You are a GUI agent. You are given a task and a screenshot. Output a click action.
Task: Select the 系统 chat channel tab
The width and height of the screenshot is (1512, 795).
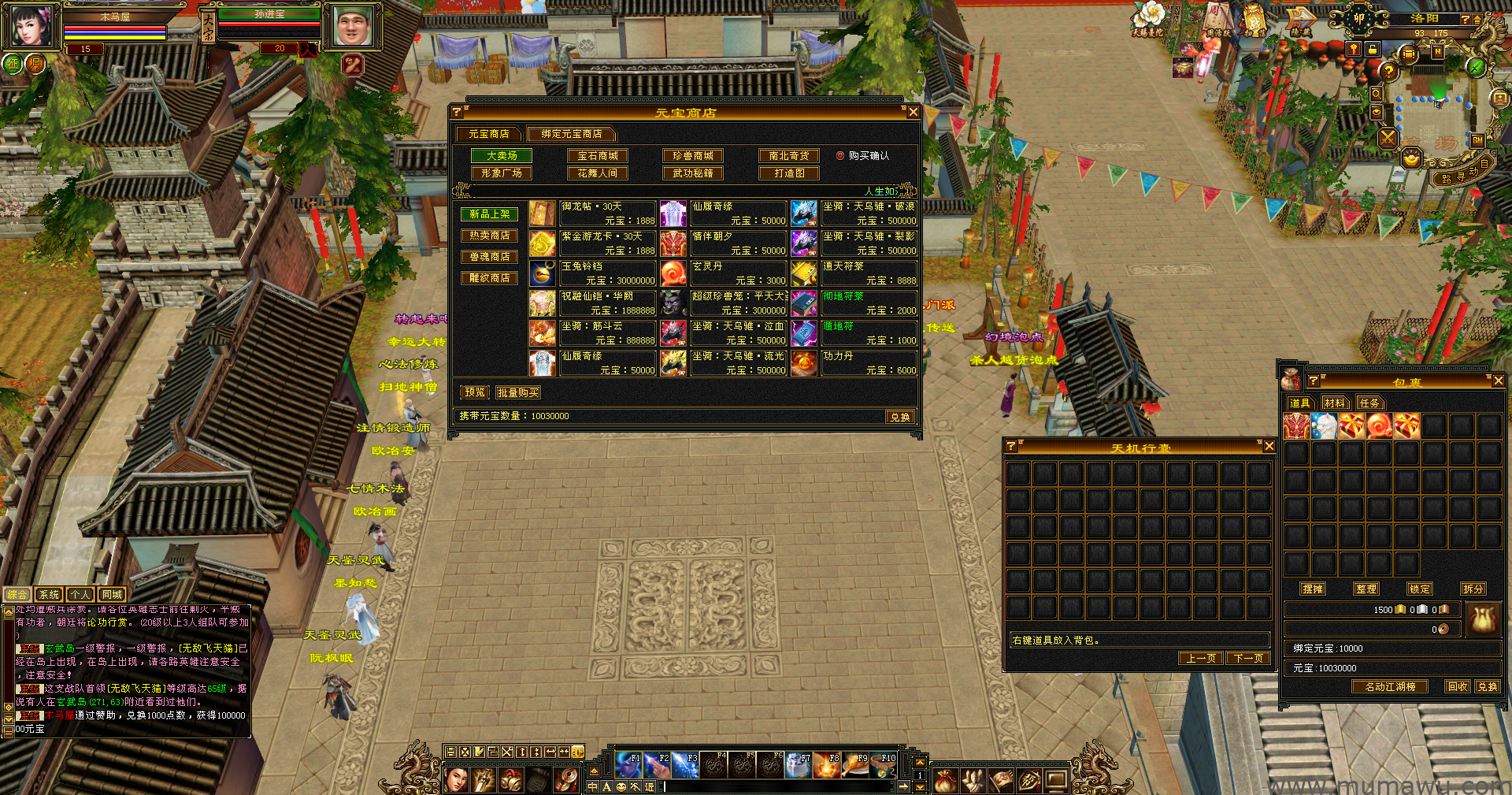(x=49, y=595)
